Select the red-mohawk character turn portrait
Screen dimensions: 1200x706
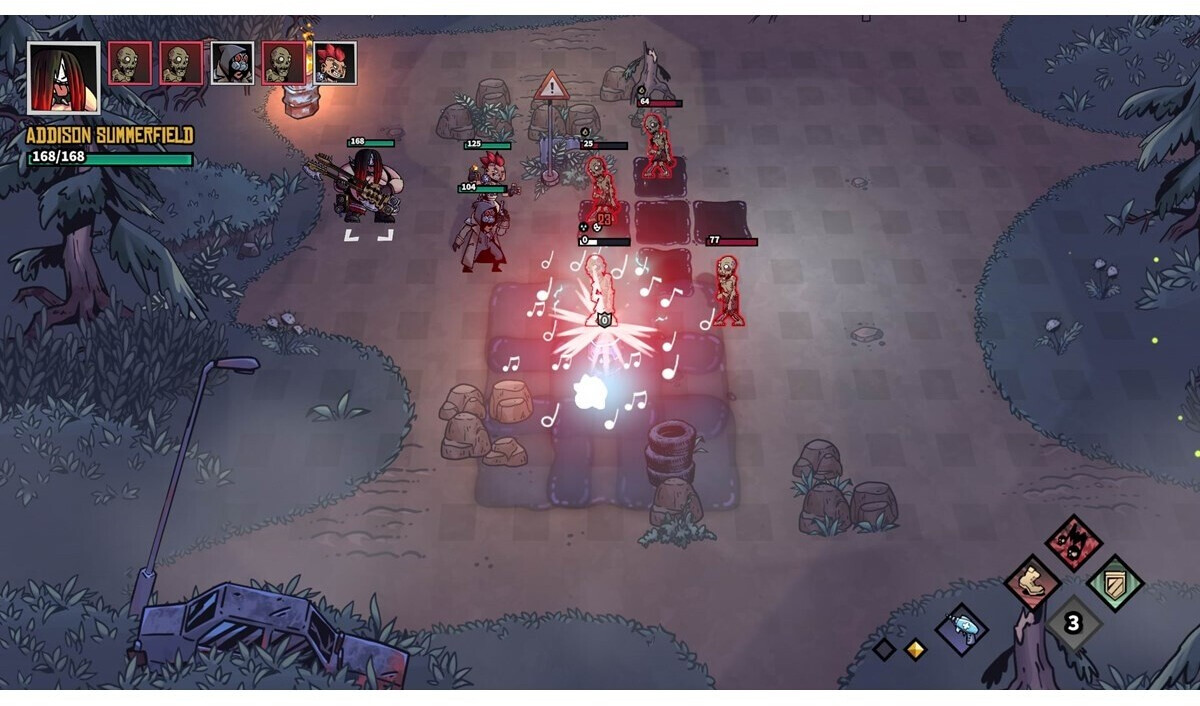pos(335,63)
